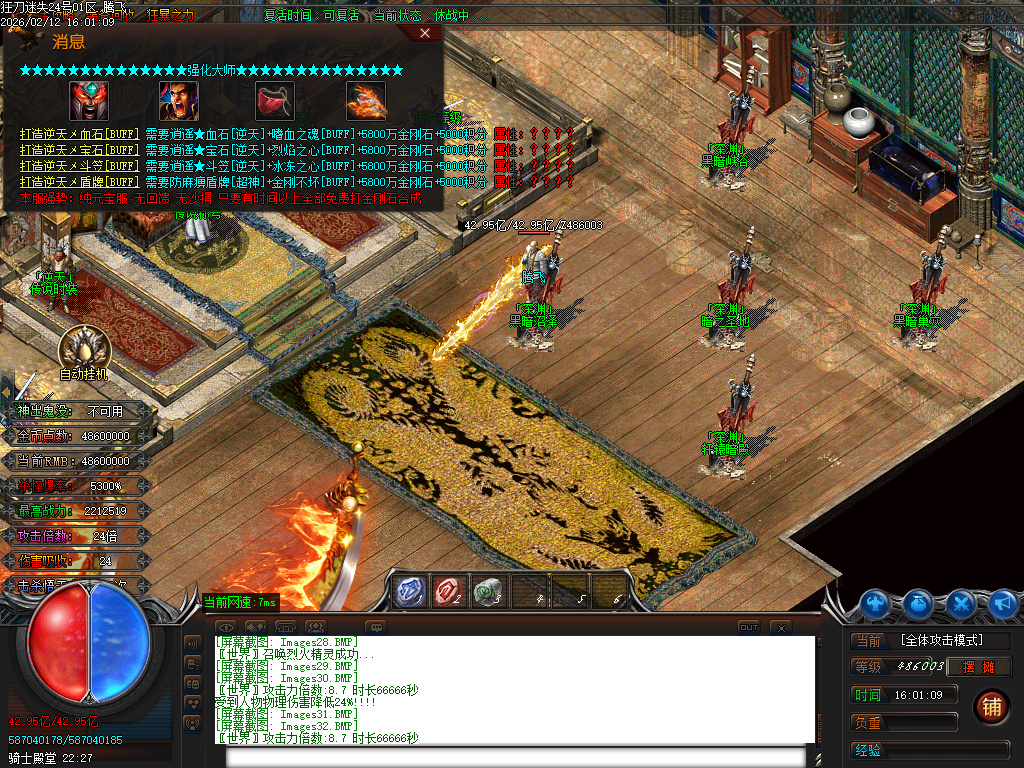Click the crossed swords round blue button
1024x768 pixels.
click(961, 603)
